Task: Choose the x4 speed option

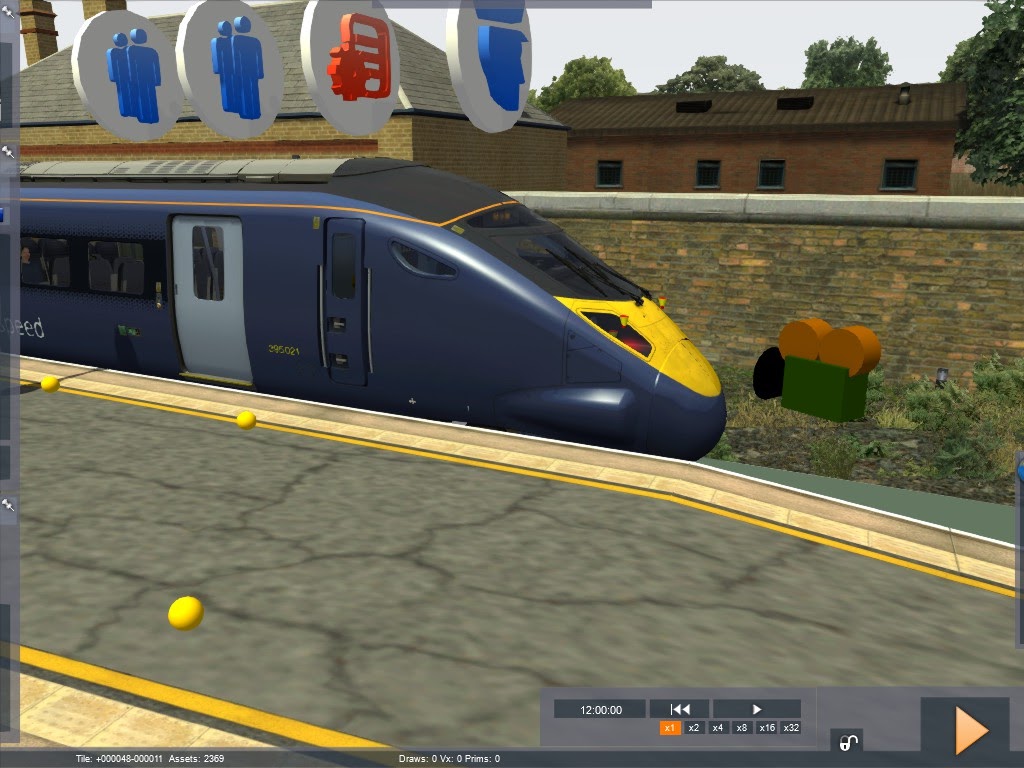Action: click(718, 728)
